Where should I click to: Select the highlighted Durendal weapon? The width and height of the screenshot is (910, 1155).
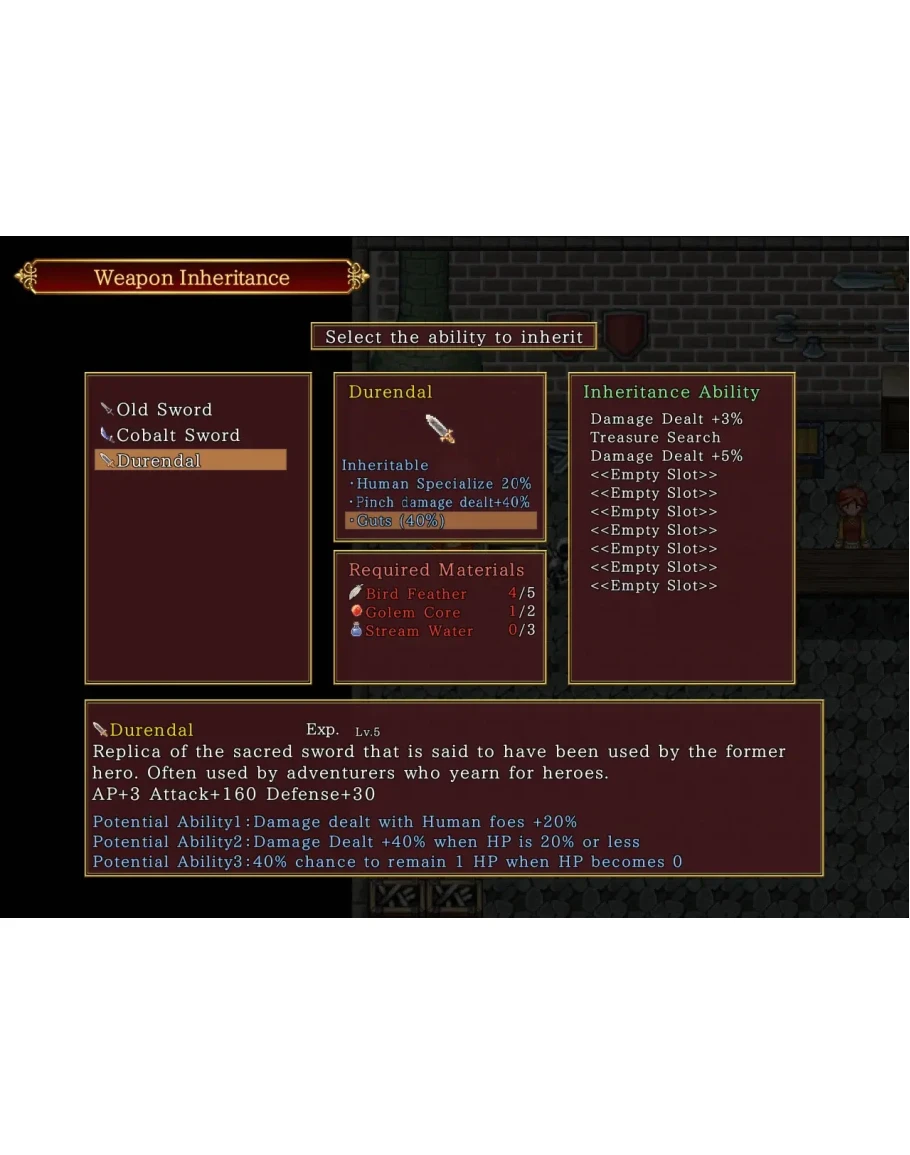[x=190, y=461]
